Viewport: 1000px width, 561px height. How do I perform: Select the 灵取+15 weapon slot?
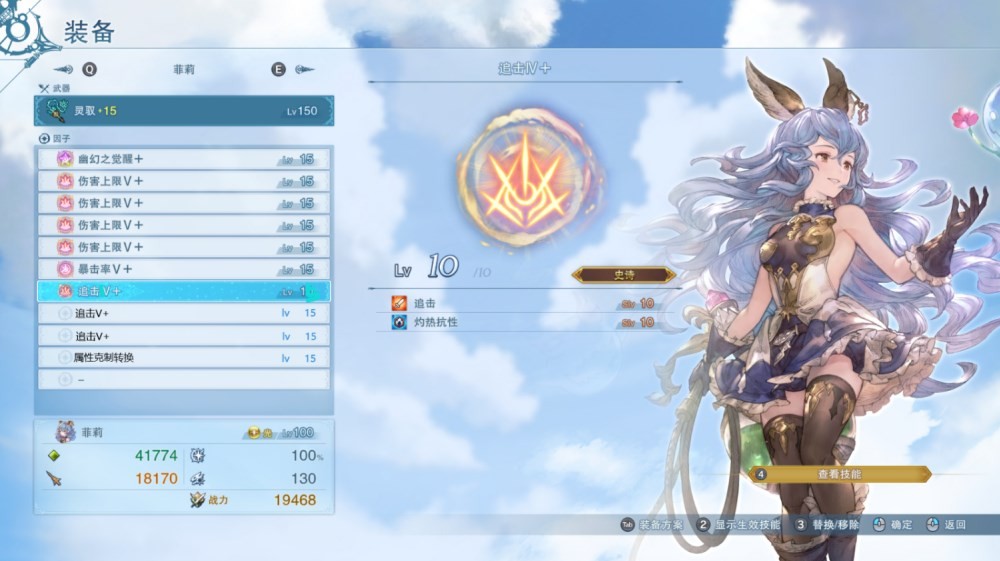185,110
